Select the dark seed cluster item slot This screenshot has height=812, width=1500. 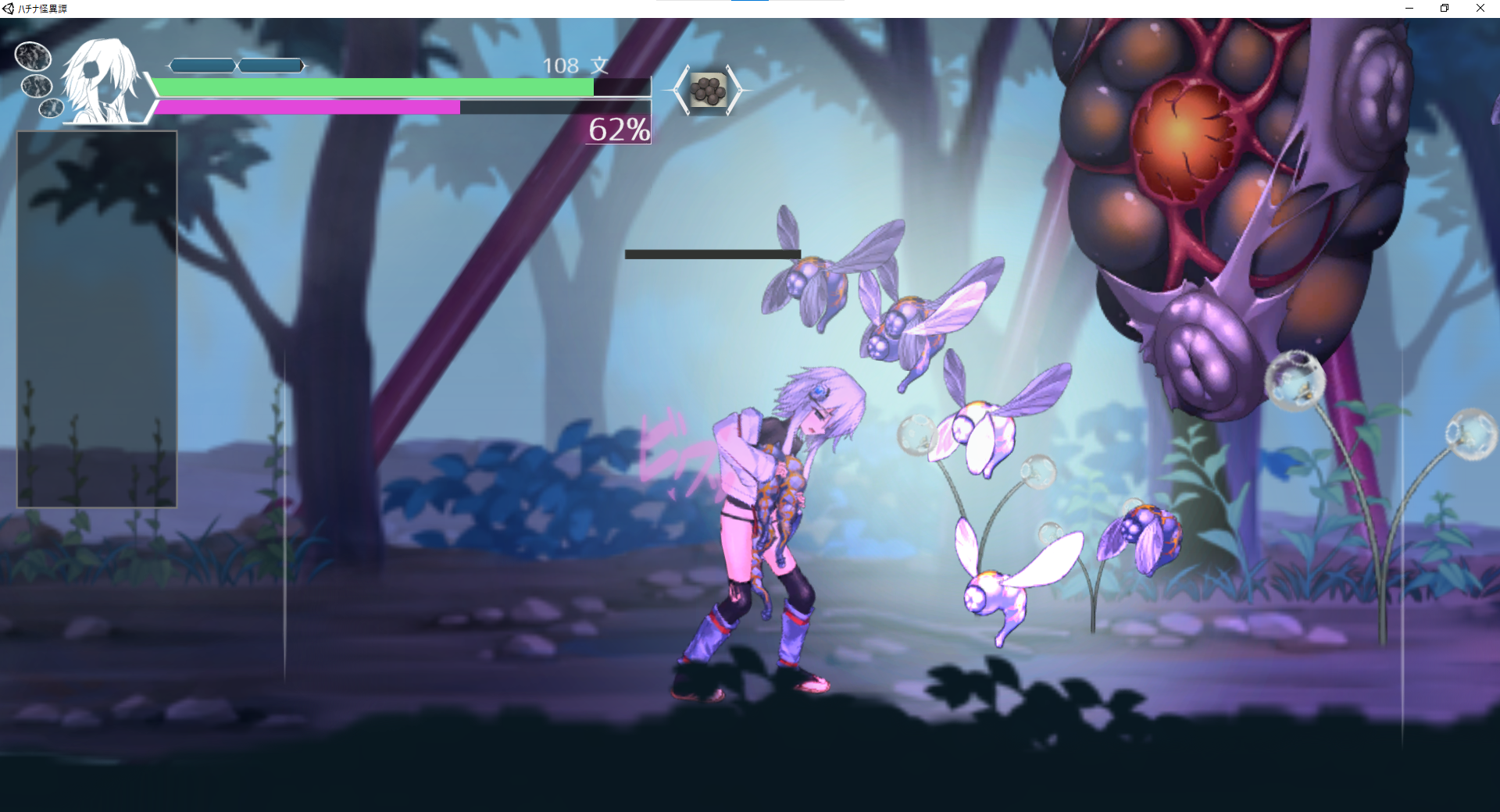pyautogui.click(x=708, y=91)
